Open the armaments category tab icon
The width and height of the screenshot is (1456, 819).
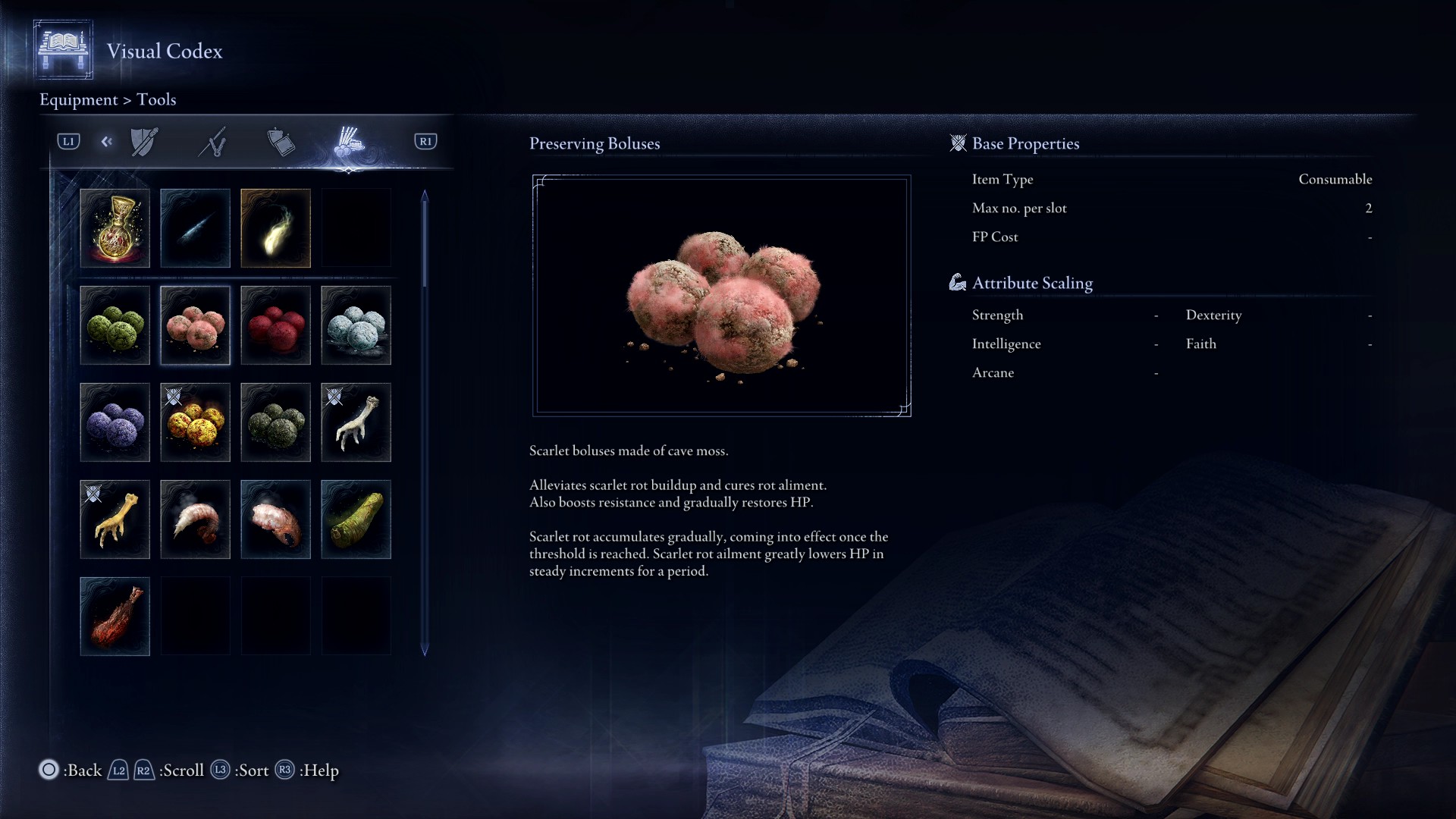pyautogui.click(x=144, y=141)
